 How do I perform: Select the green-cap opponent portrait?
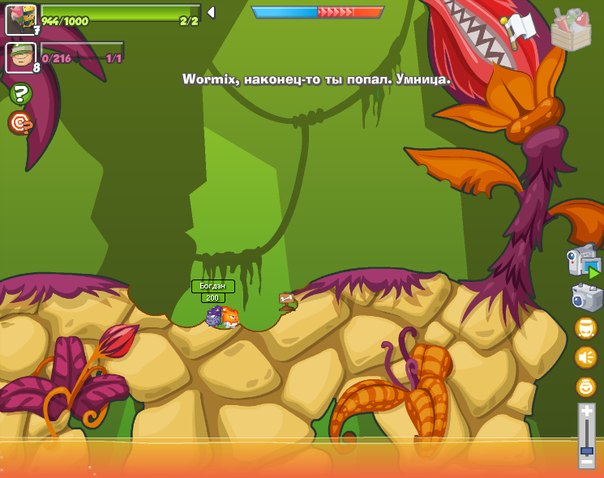coord(21,57)
